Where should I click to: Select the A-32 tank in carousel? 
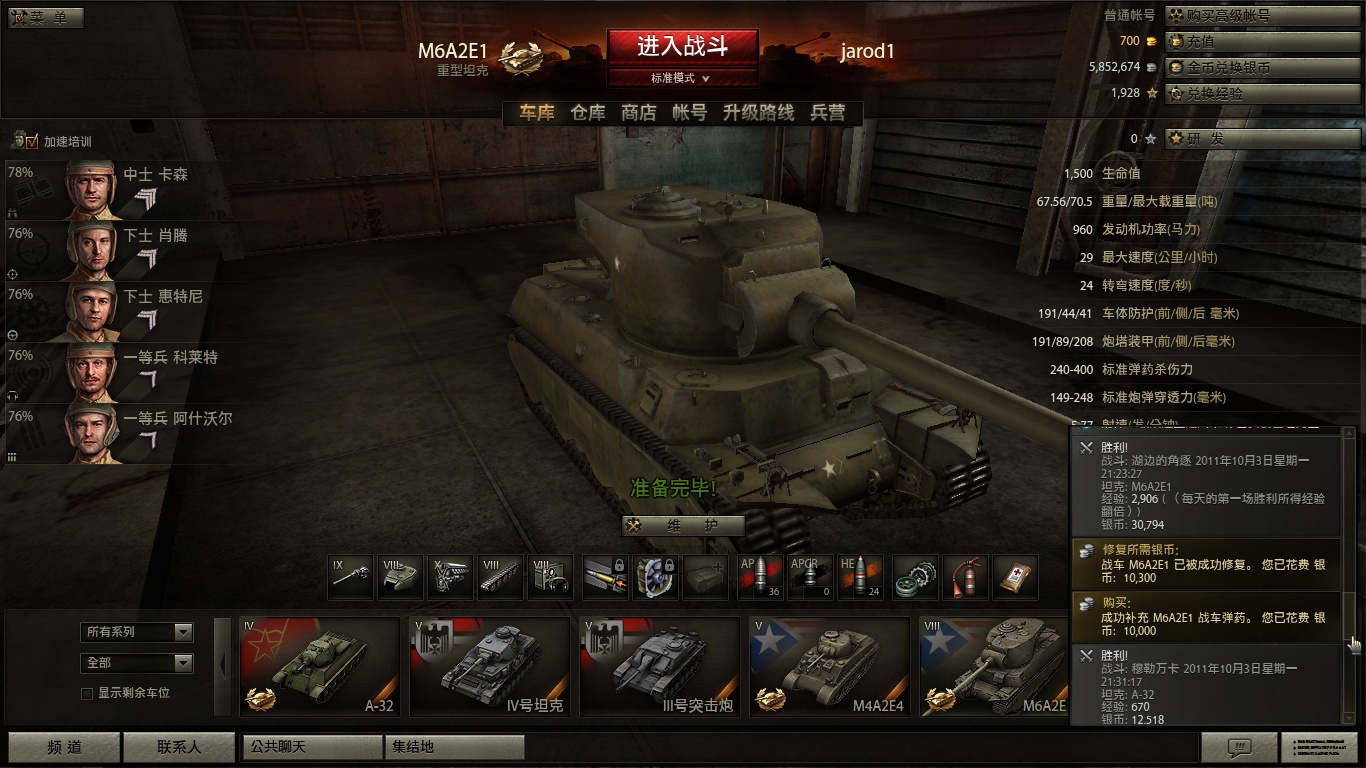[320, 665]
